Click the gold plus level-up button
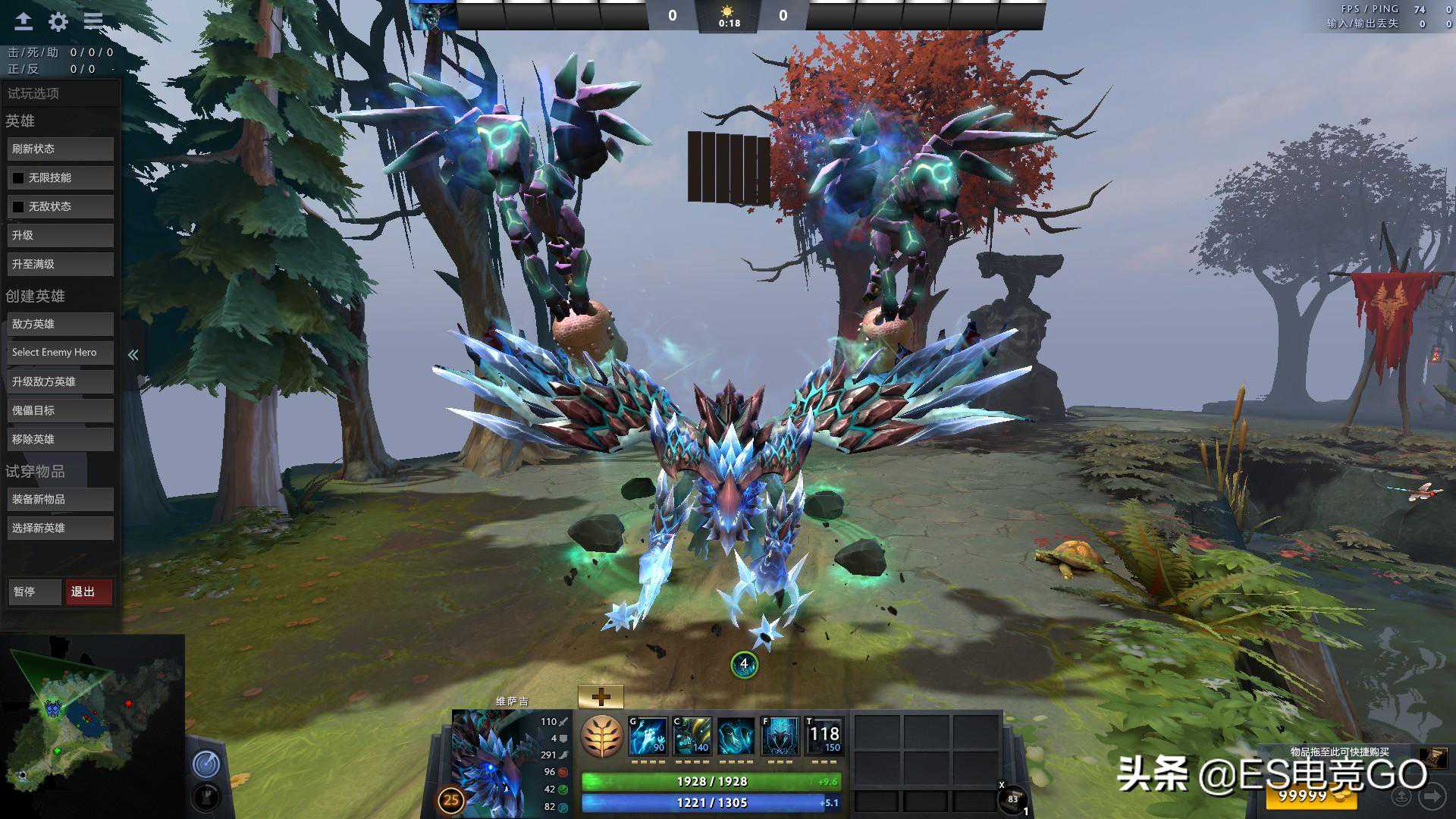 click(601, 696)
